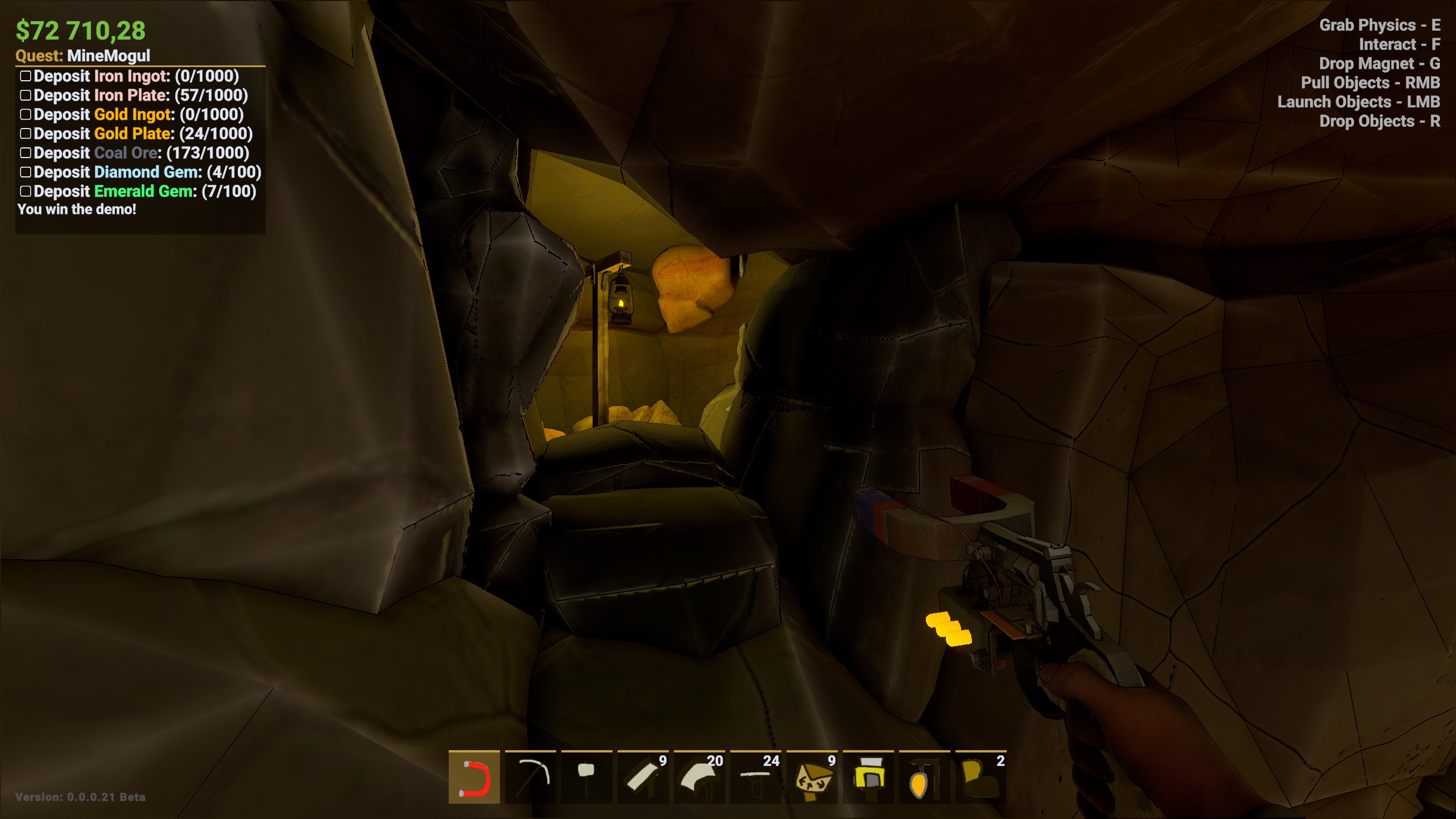1456x819 pixels.
Task: Select the yellow machine hotbar slot
Action: 868,777
